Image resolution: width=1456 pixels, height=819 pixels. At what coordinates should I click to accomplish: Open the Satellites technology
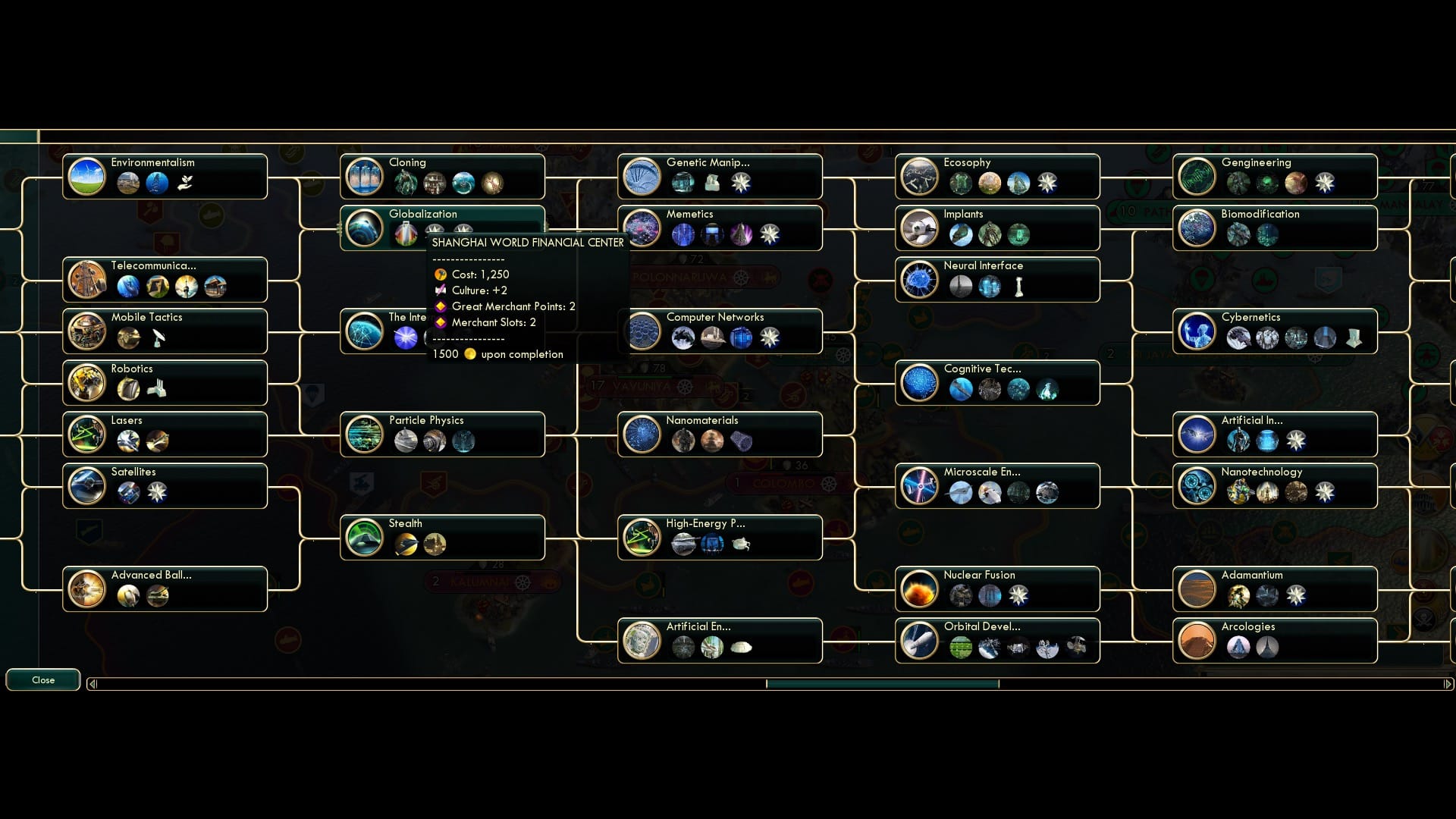pos(87,486)
